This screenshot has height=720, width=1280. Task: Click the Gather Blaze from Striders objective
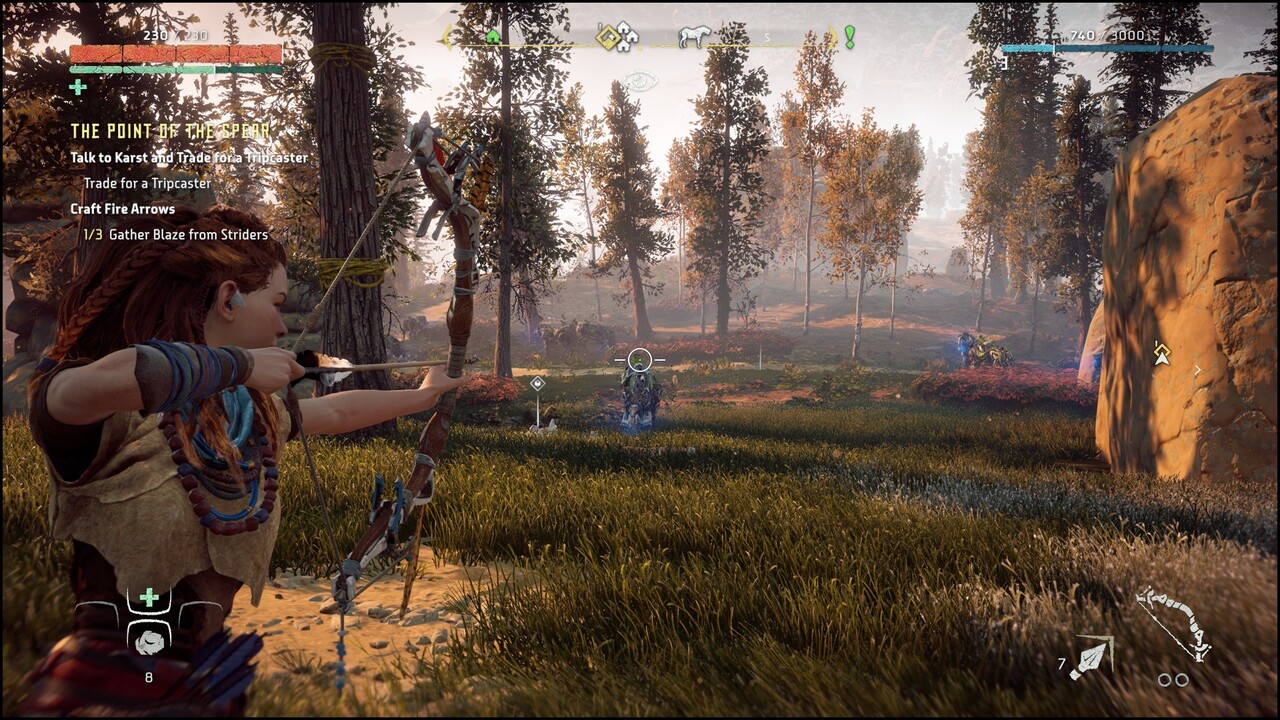click(175, 234)
